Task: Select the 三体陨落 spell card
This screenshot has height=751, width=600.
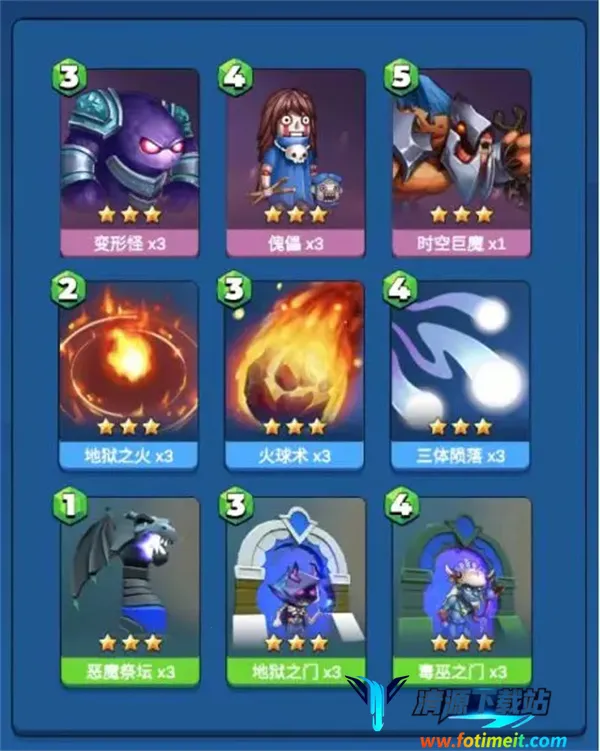Action: 459,372
